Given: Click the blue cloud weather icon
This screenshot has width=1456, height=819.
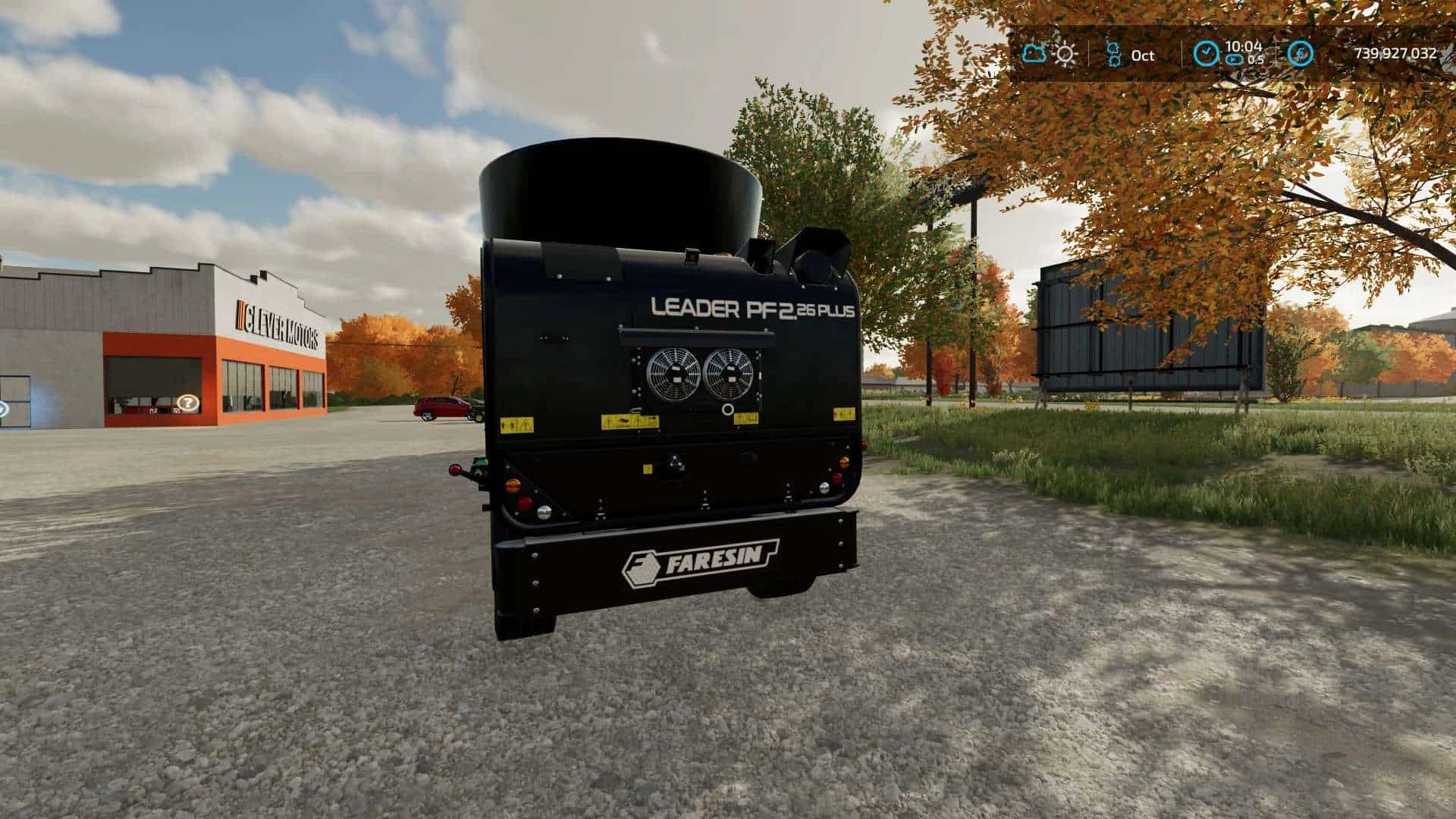Looking at the screenshot, I should 1034,54.
